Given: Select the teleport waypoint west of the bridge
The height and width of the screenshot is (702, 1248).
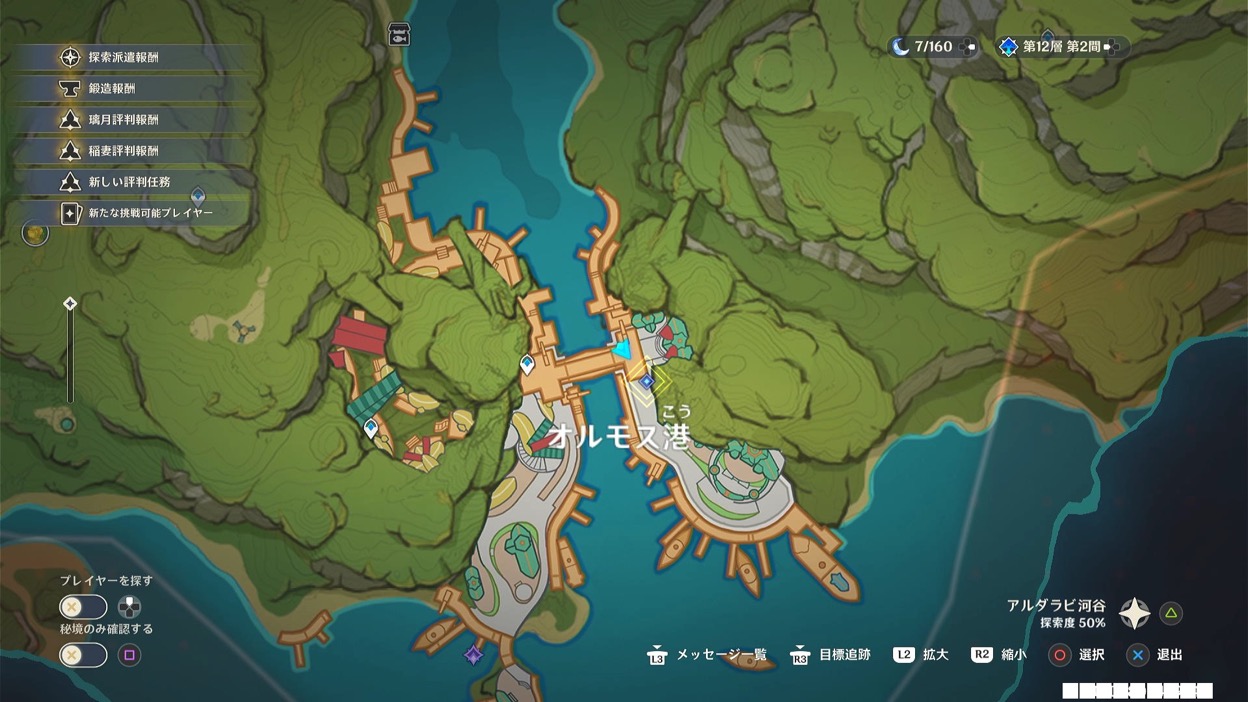Looking at the screenshot, I should click(x=527, y=365).
